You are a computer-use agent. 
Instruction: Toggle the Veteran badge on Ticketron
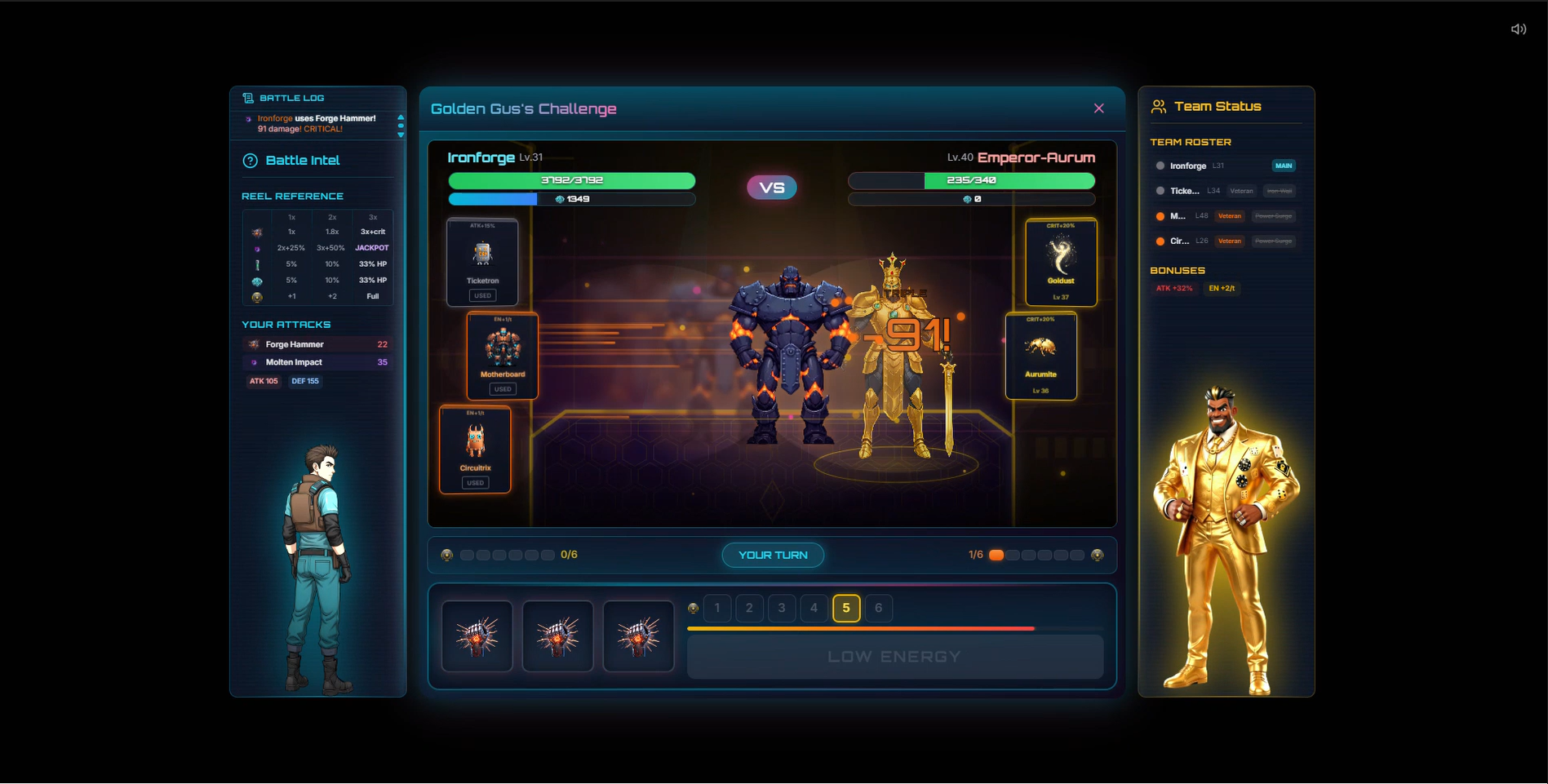click(1241, 191)
